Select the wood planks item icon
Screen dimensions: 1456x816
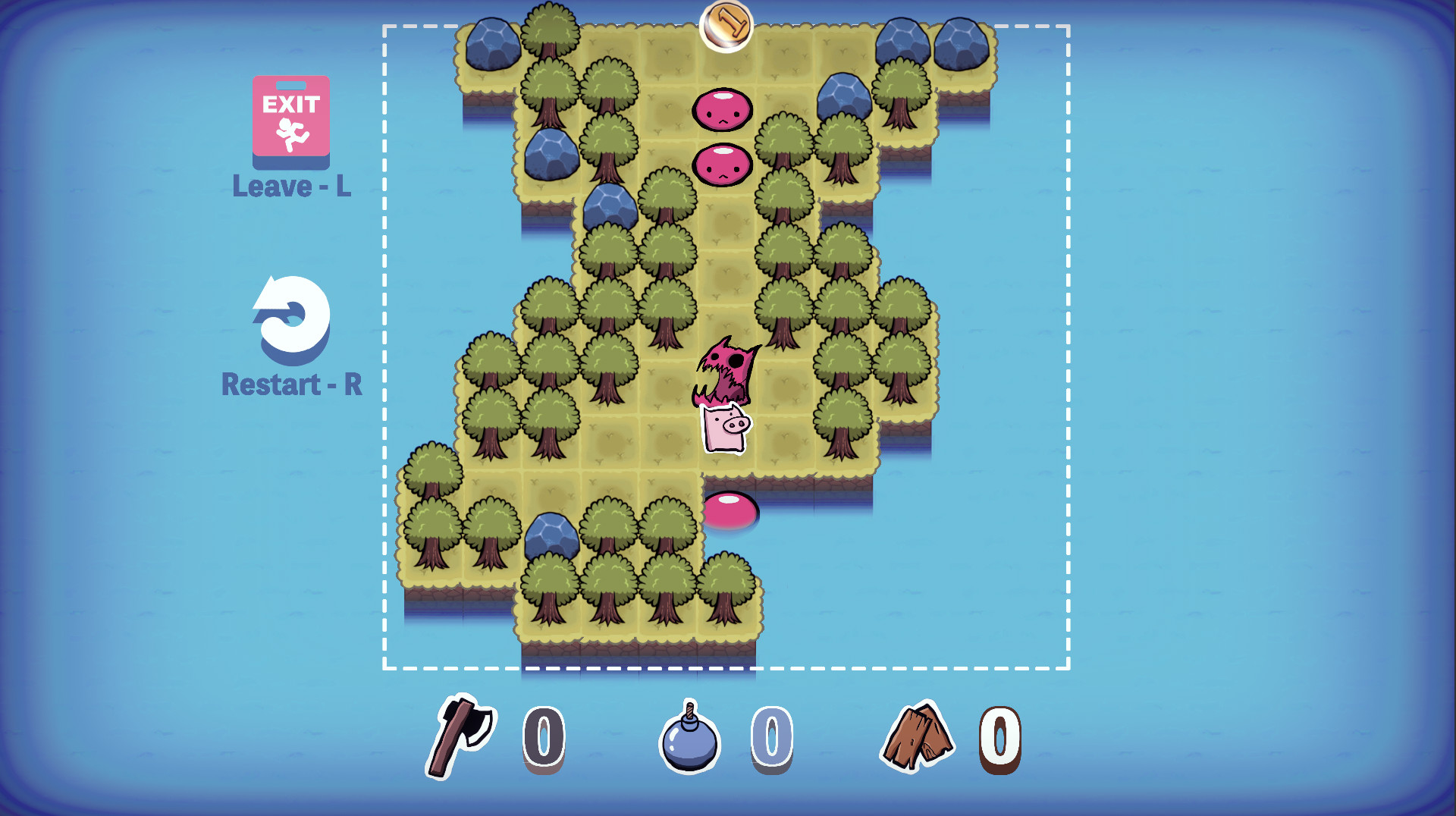[x=916, y=736]
